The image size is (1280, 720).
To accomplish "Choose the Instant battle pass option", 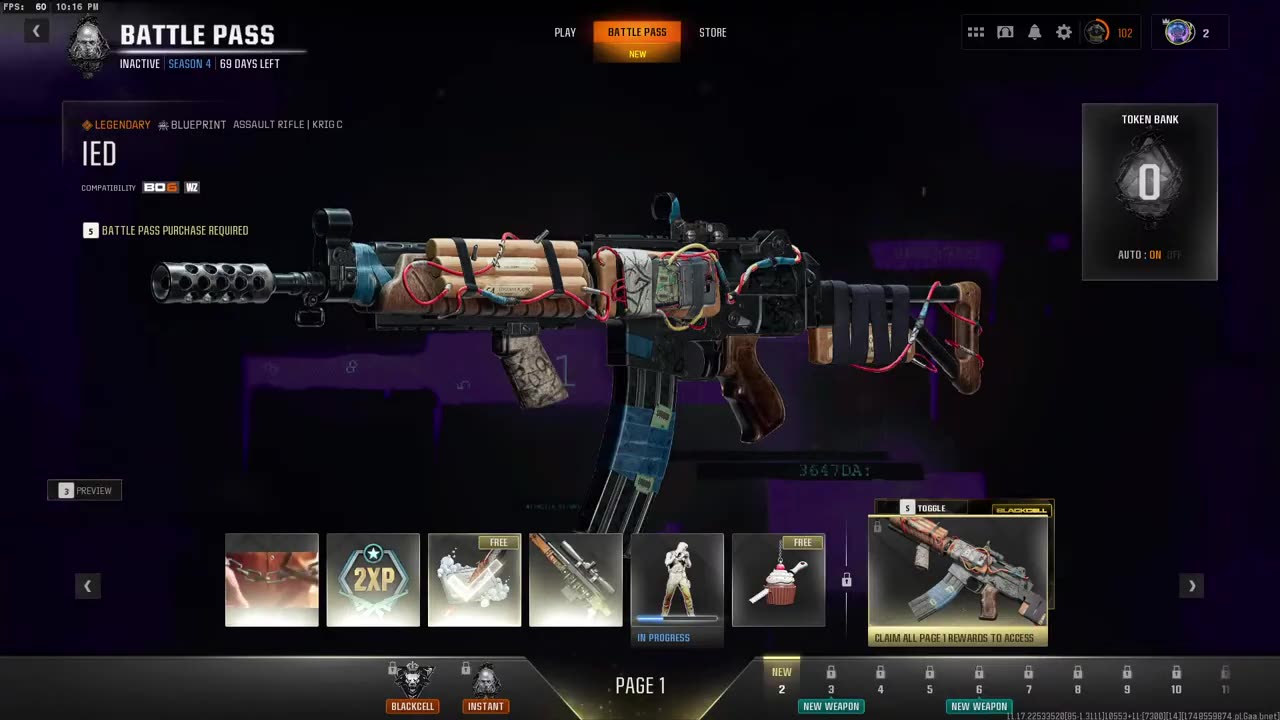I will point(486,687).
